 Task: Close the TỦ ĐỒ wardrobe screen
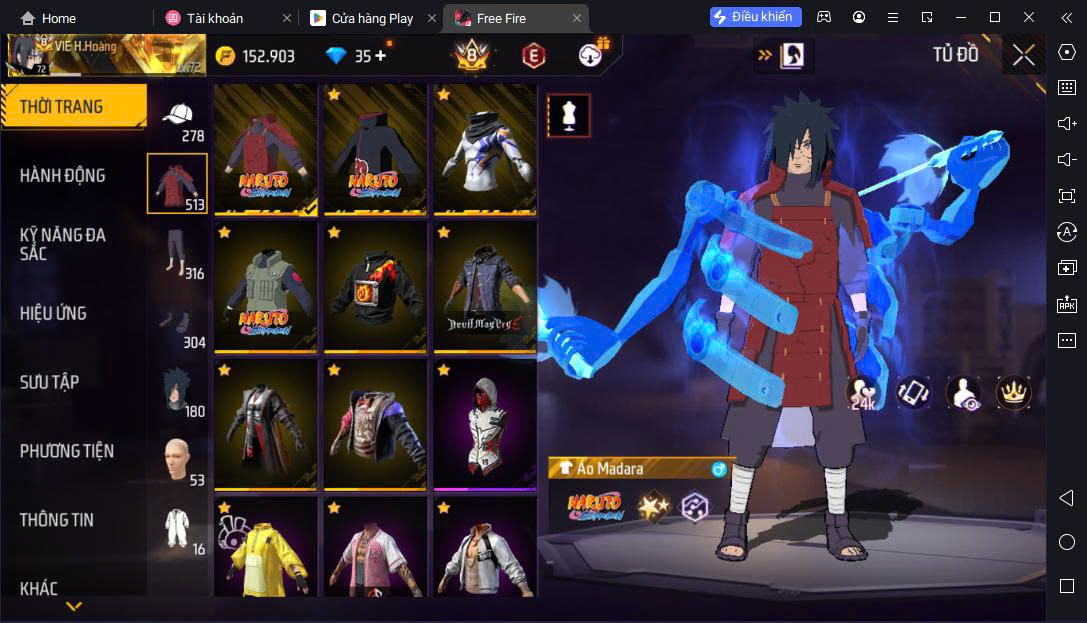[1023, 55]
